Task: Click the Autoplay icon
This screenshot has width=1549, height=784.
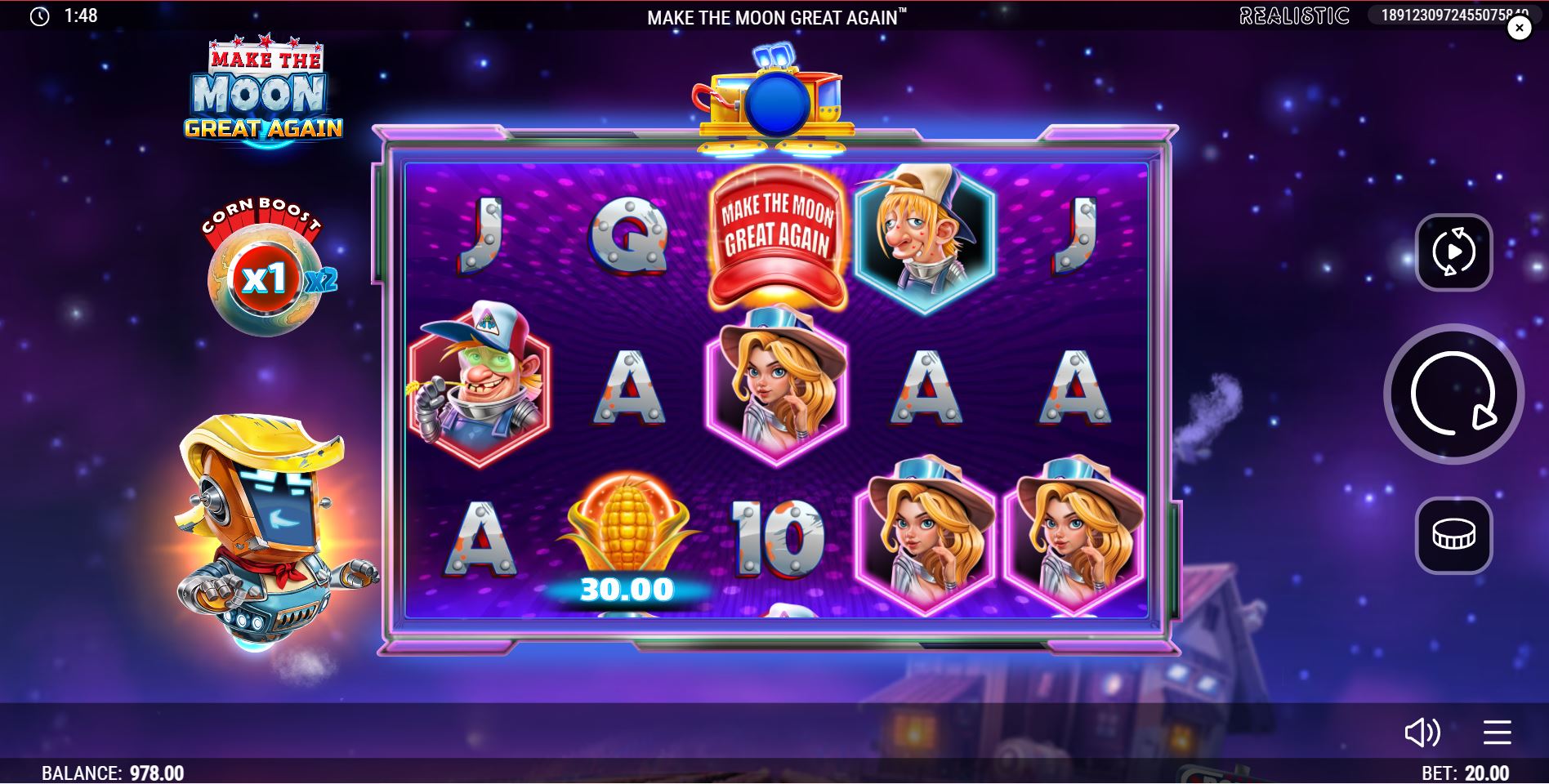Action: pos(1453,252)
